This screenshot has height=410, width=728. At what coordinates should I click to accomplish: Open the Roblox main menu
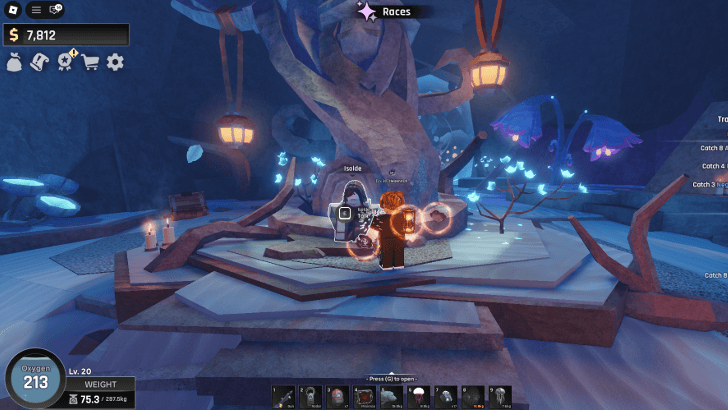(12, 10)
